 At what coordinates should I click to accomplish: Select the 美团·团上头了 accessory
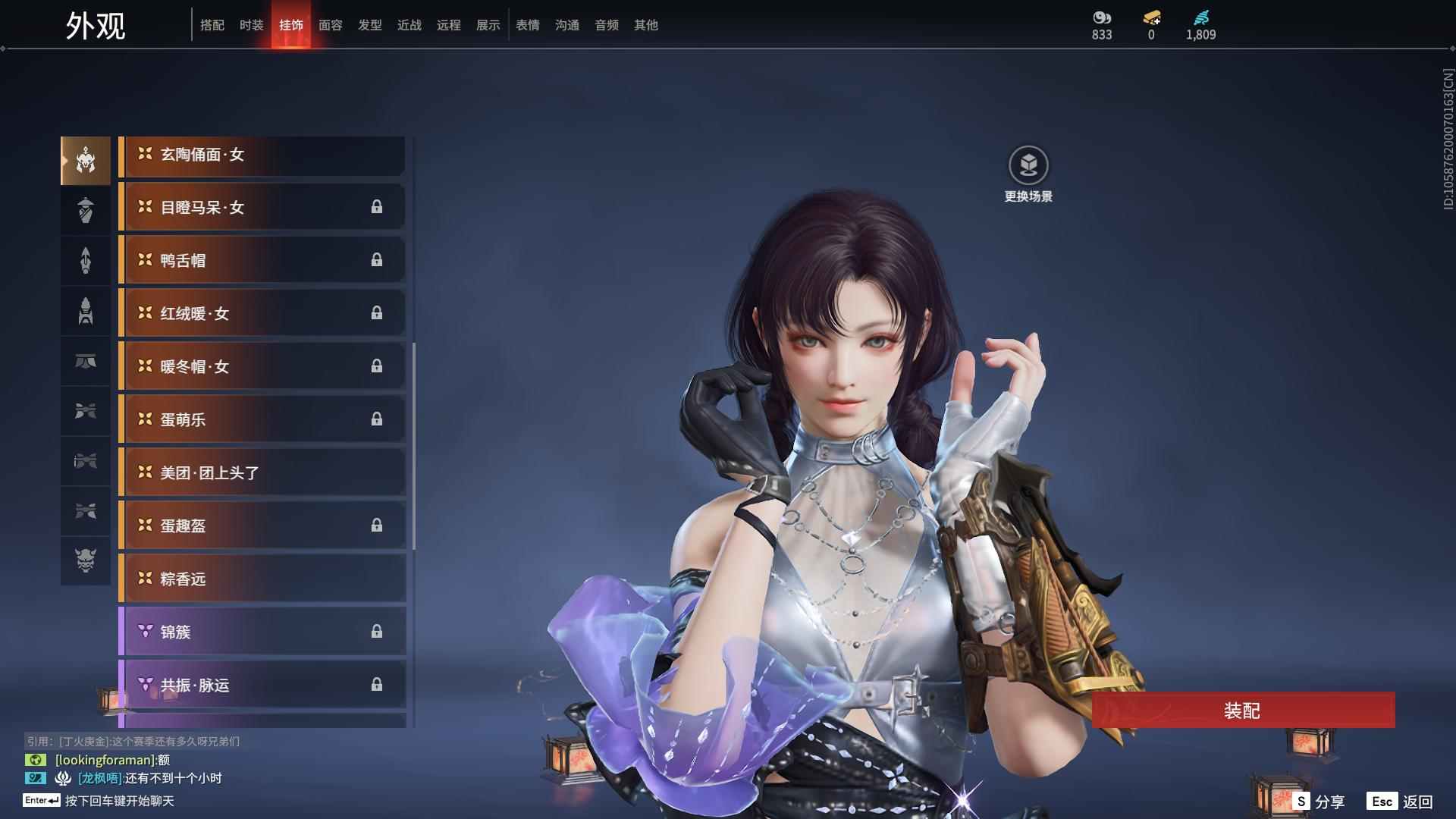click(262, 473)
